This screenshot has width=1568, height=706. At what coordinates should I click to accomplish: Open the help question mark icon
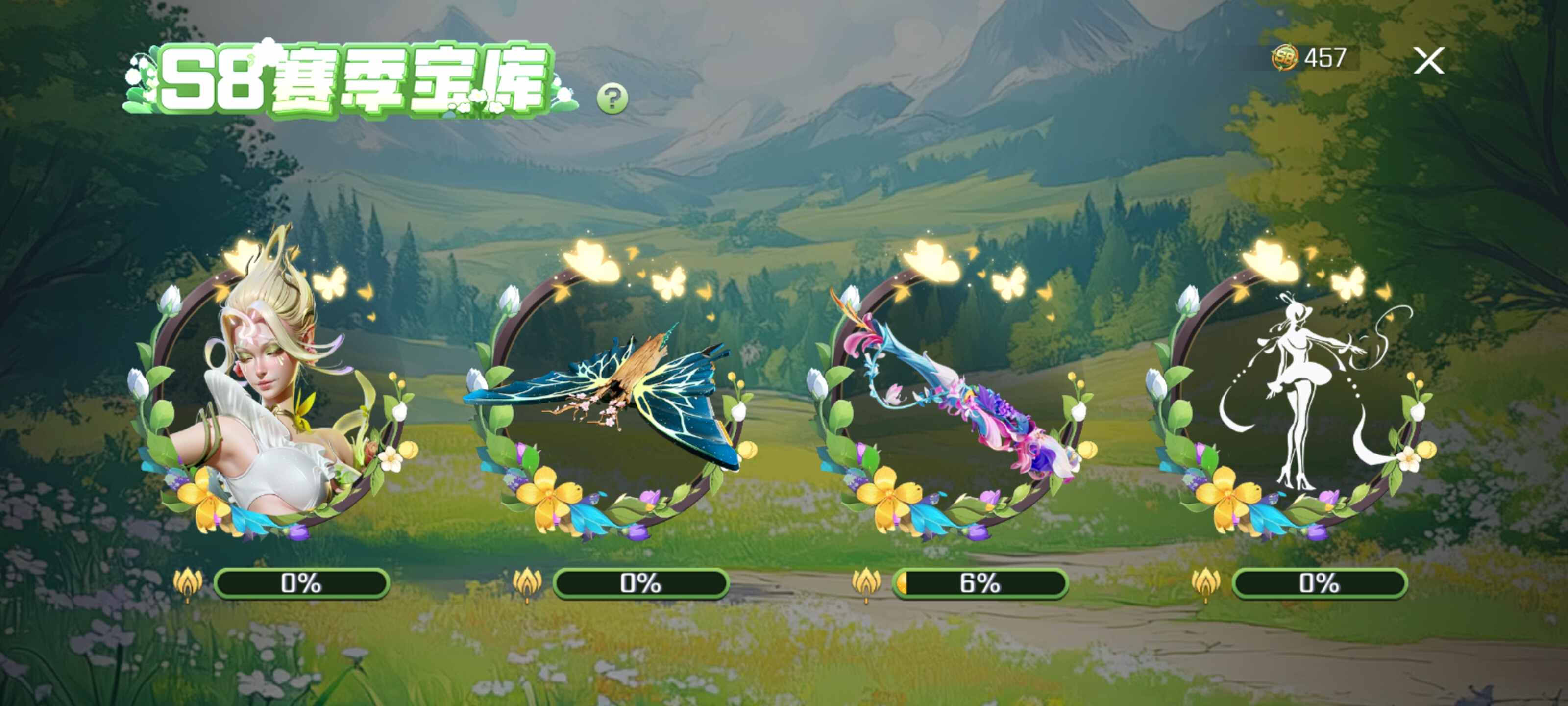click(612, 96)
